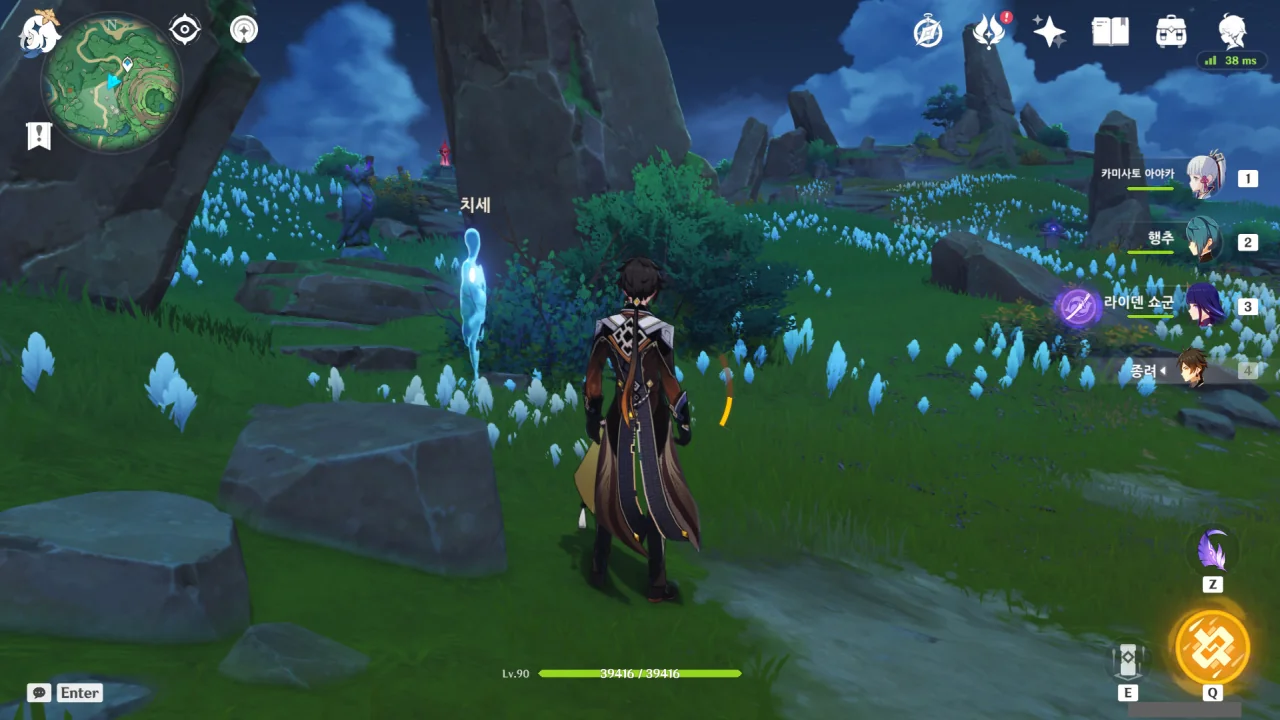The width and height of the screenshot is (1280, 720).
Task: Activate the golden Elemental Burst
Action: tap(1212, 646)
